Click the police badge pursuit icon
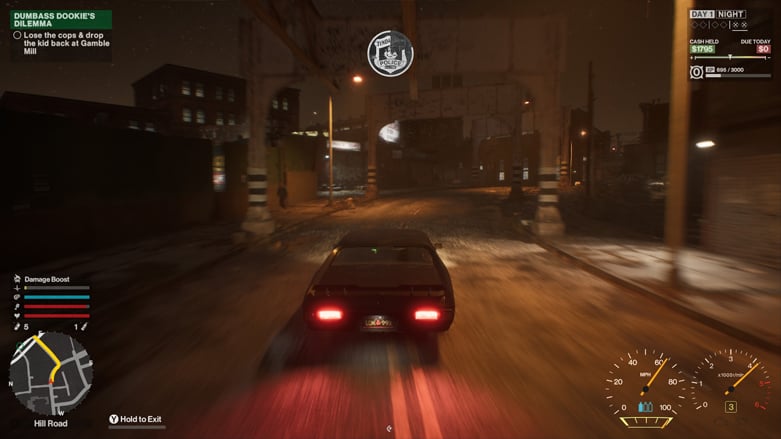Viewport: 781px width, 439px height. [390, 53]
